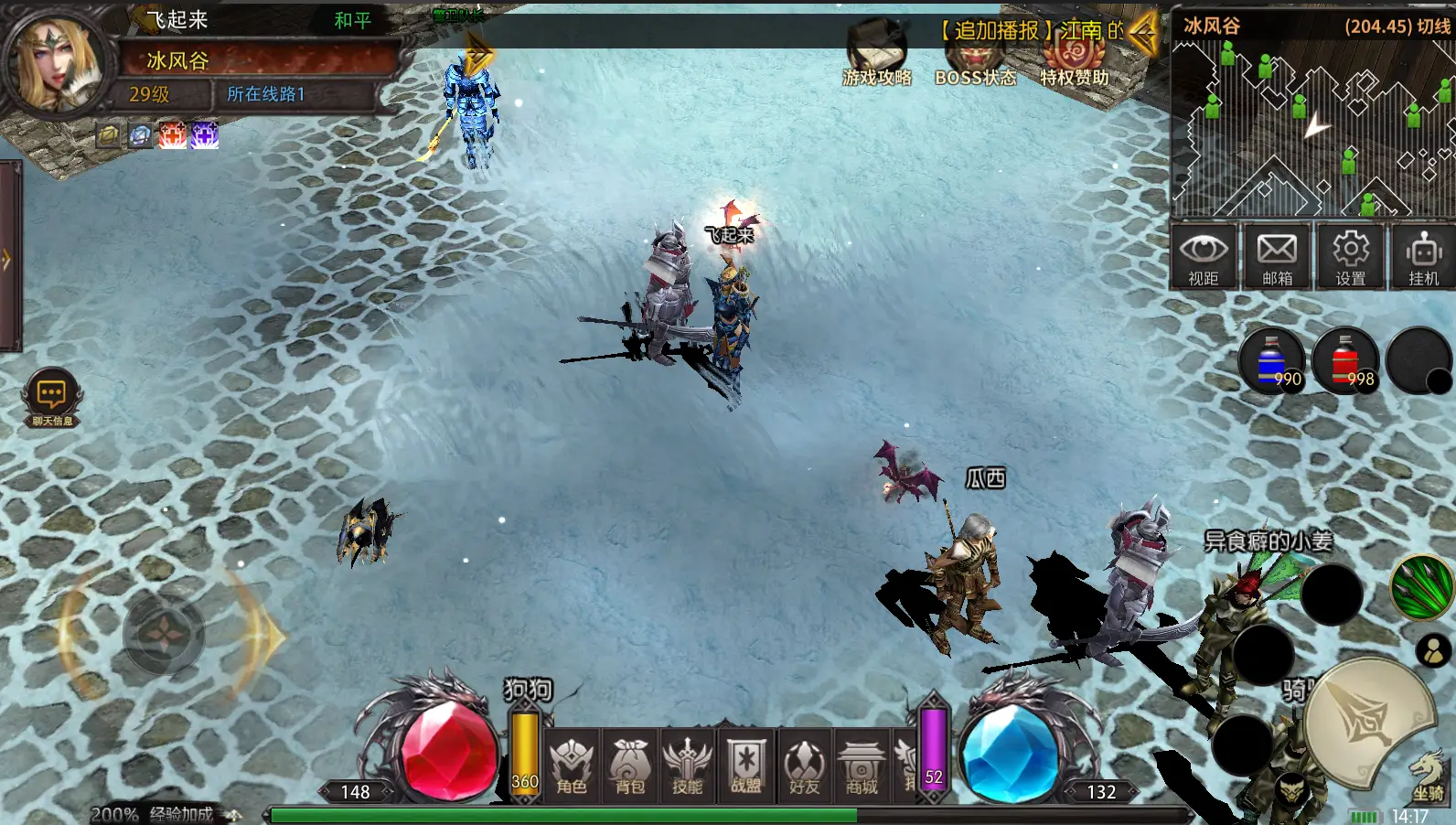Activate the green arrows skill
The height and width of the screenshot is (825, 1456).
(1422, 586)
